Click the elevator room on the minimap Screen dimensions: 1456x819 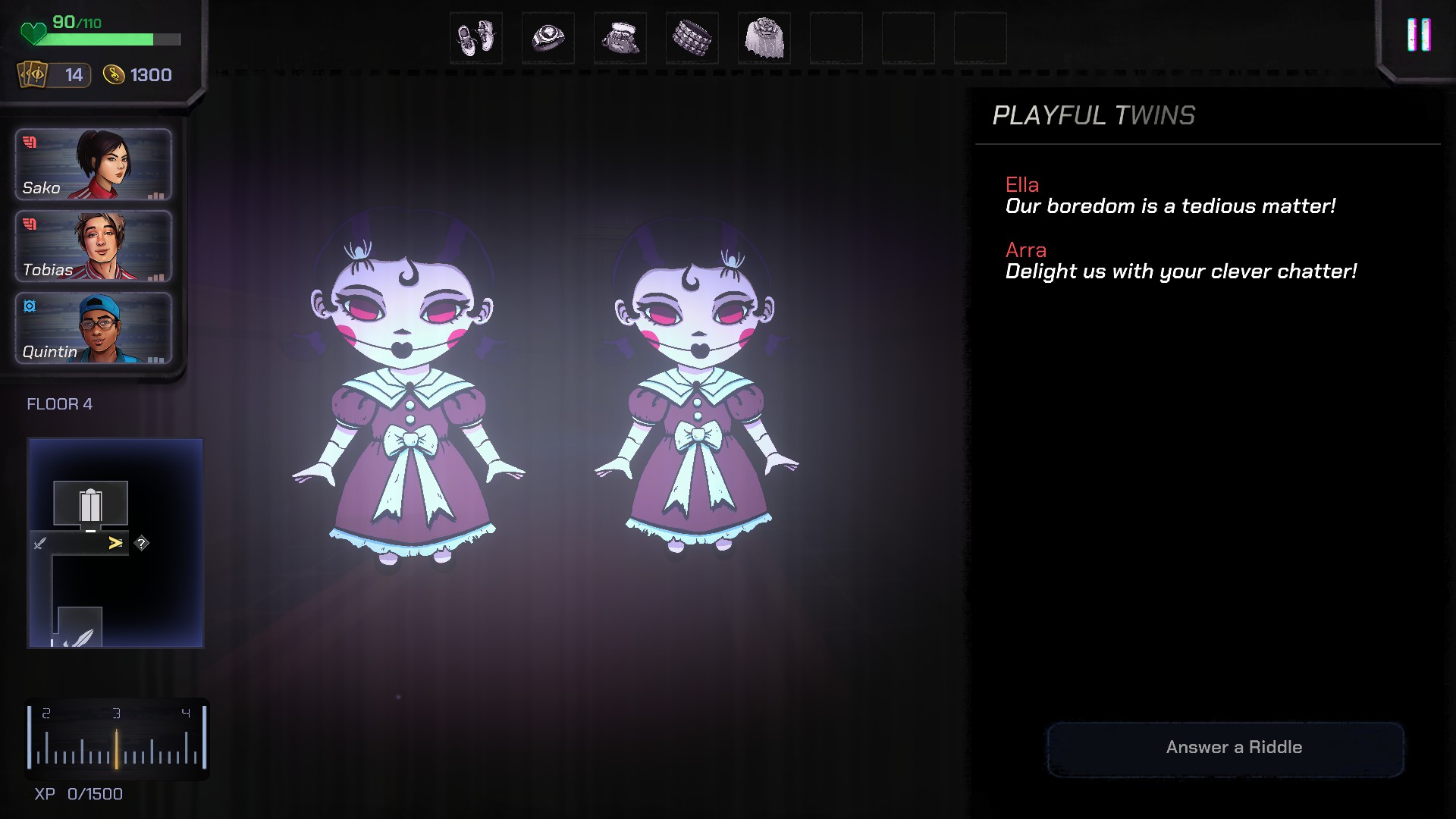[x=90, y=504]
